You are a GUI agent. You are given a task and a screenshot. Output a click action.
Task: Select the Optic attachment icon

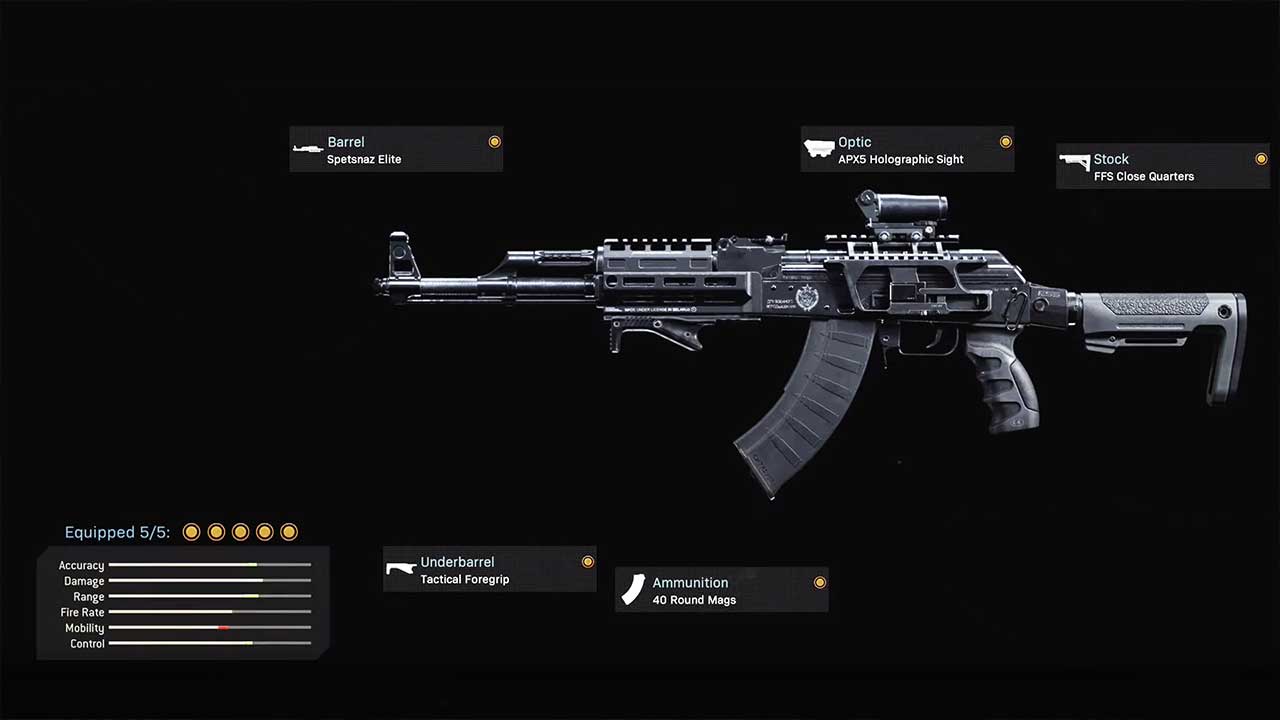819,148
